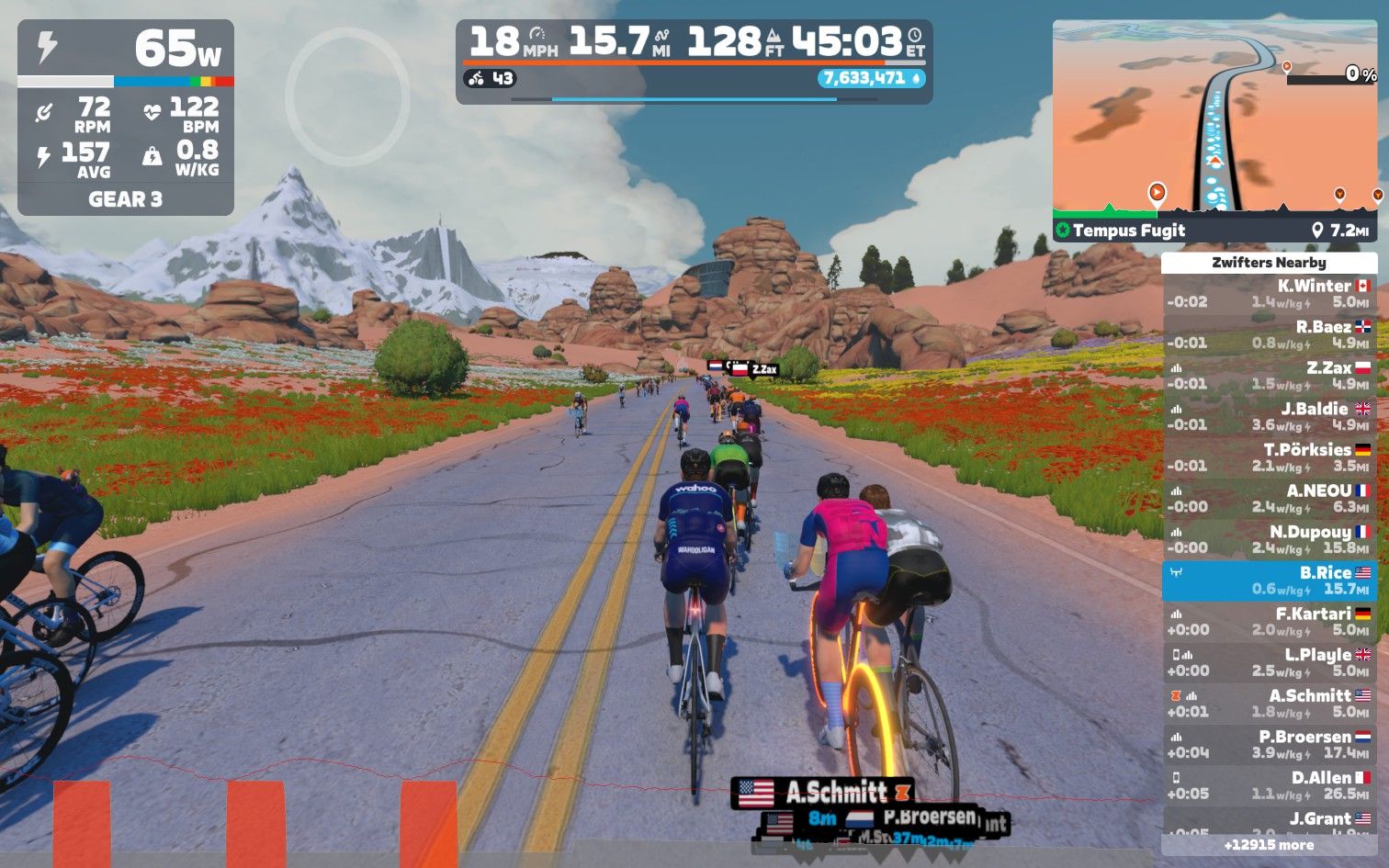
Task: Open the power panel showing 65w
Action: 126,50
